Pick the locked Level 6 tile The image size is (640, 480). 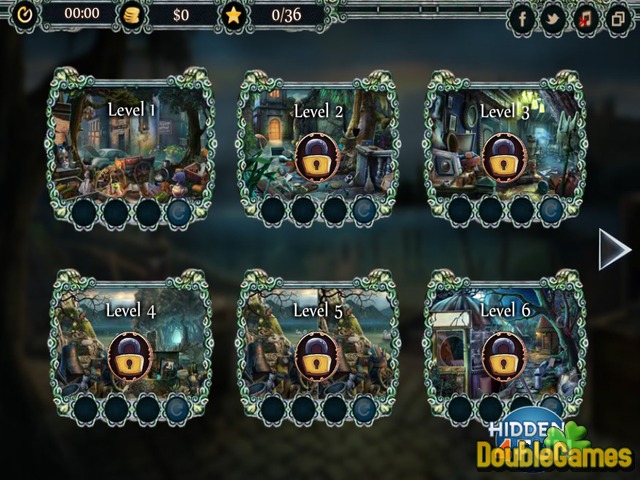click(x=504, y=350)
